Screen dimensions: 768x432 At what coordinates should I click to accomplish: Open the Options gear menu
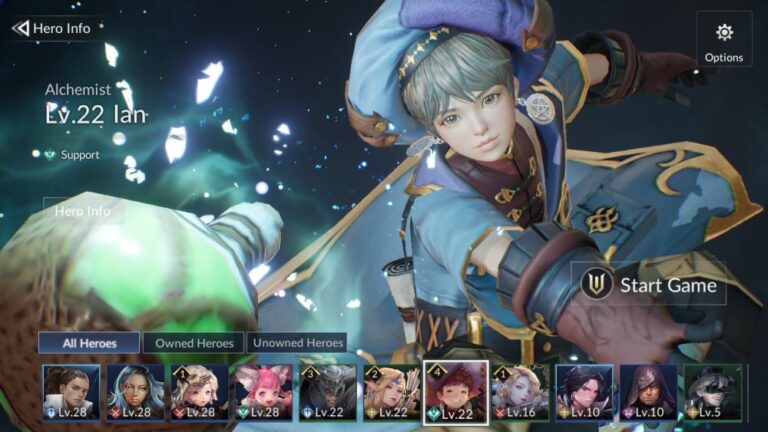[x=724, y=41]
